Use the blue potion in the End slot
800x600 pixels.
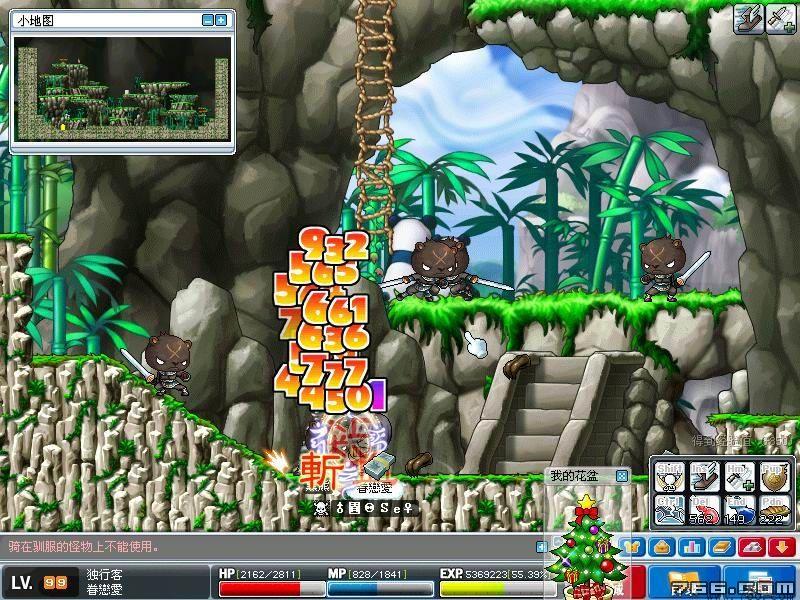click(x=738, y=510)
